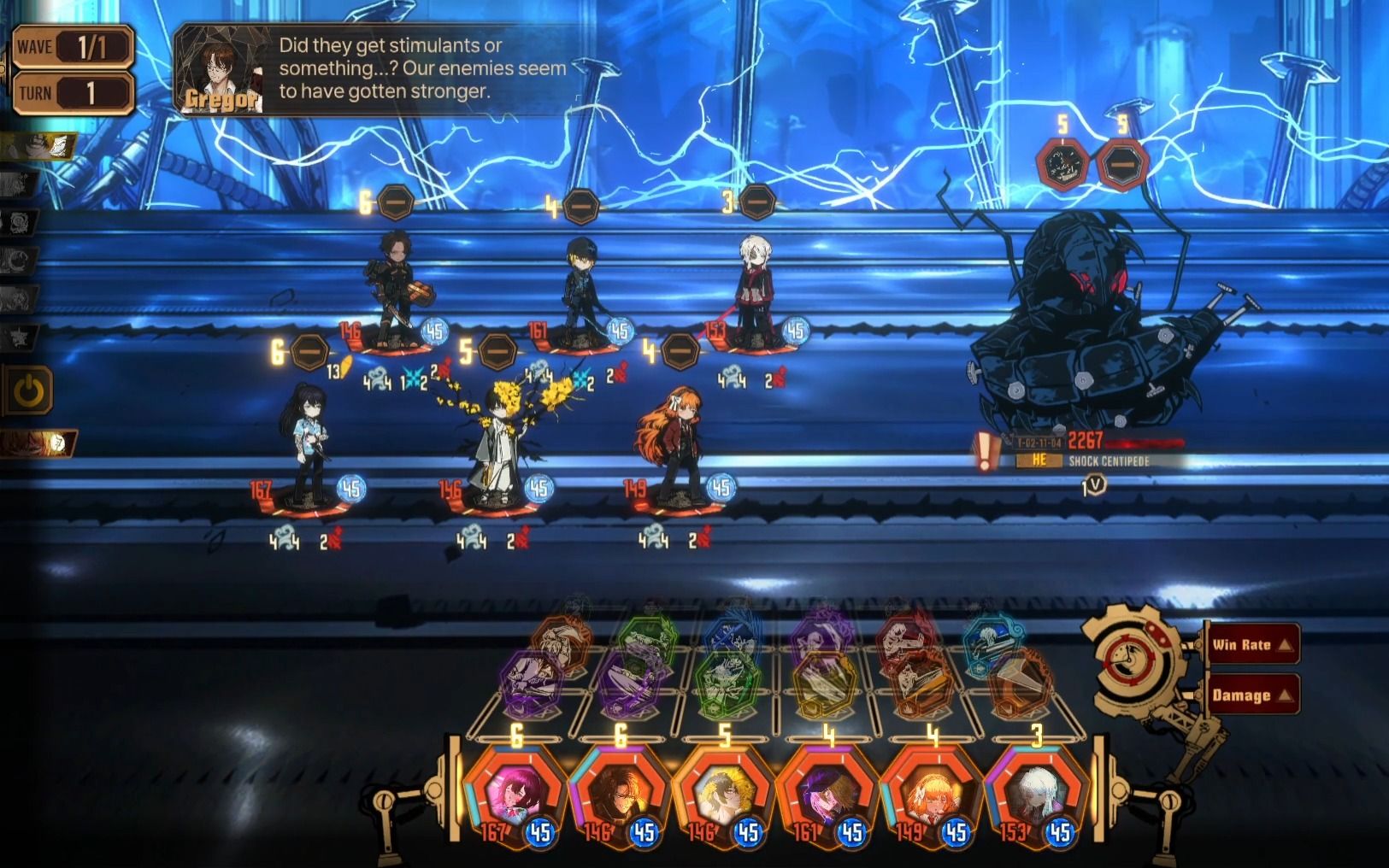Viewport: 1389px width, 868px height.
Task: Click the Shock Centipede name plate
Action: point(1108,461)
